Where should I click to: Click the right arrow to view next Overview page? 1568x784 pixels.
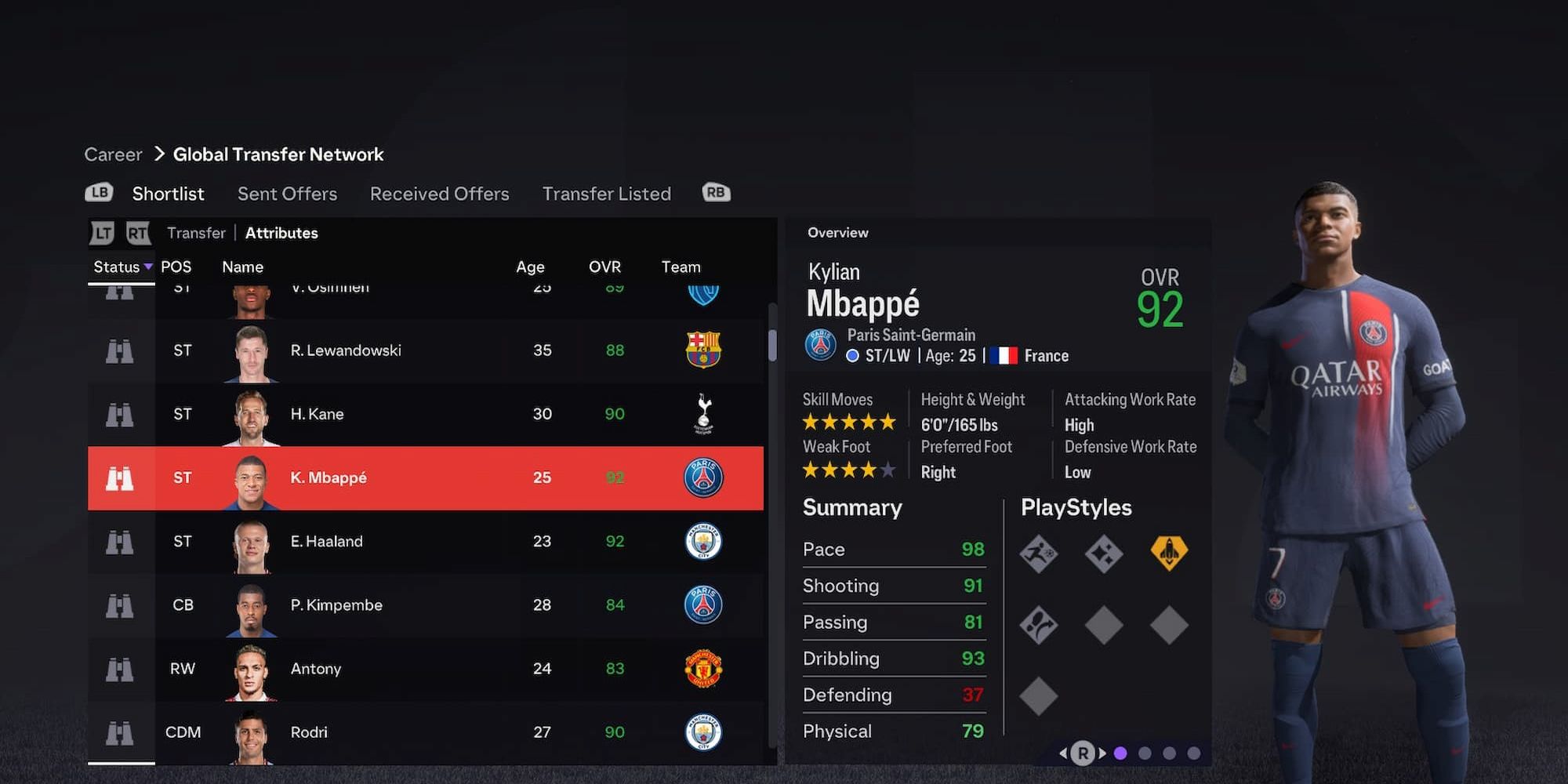click(x=1102, y=753)
